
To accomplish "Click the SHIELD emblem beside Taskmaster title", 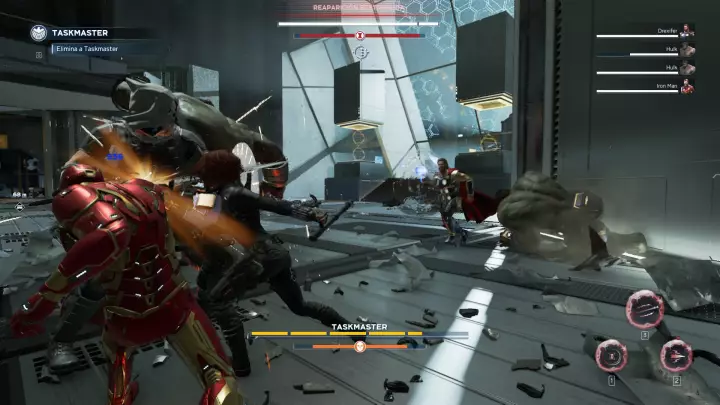I will [x=38, y=32].
